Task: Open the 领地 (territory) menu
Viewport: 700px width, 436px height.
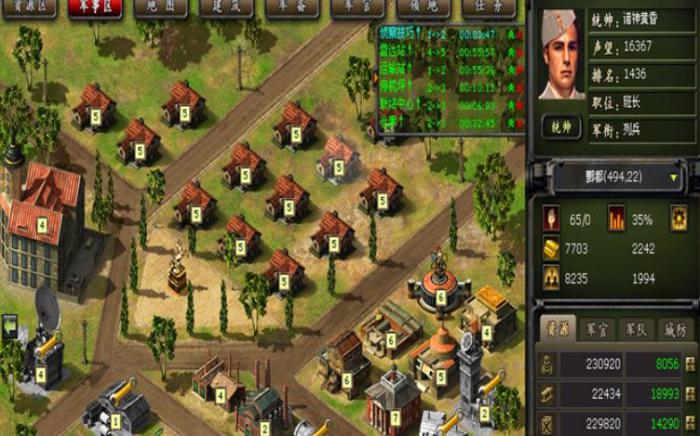Action: [x=430, y=6]
